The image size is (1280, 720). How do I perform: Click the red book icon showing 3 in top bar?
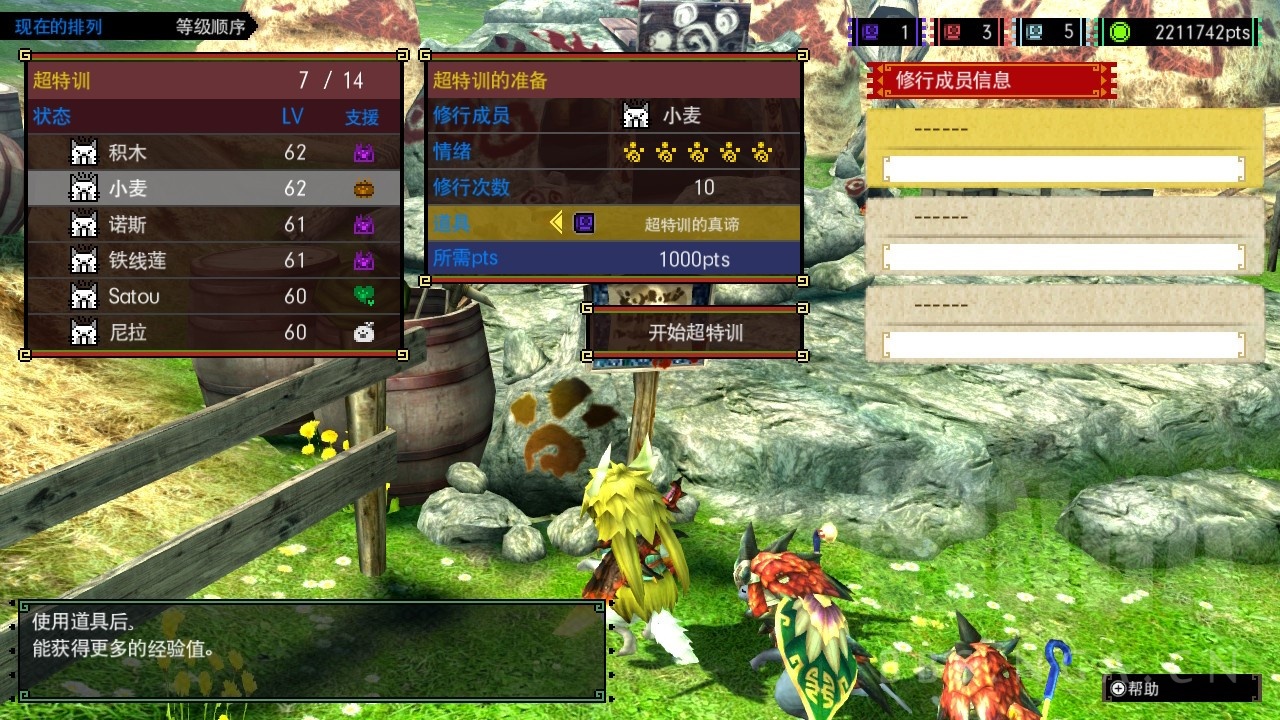tap(952, 31)
